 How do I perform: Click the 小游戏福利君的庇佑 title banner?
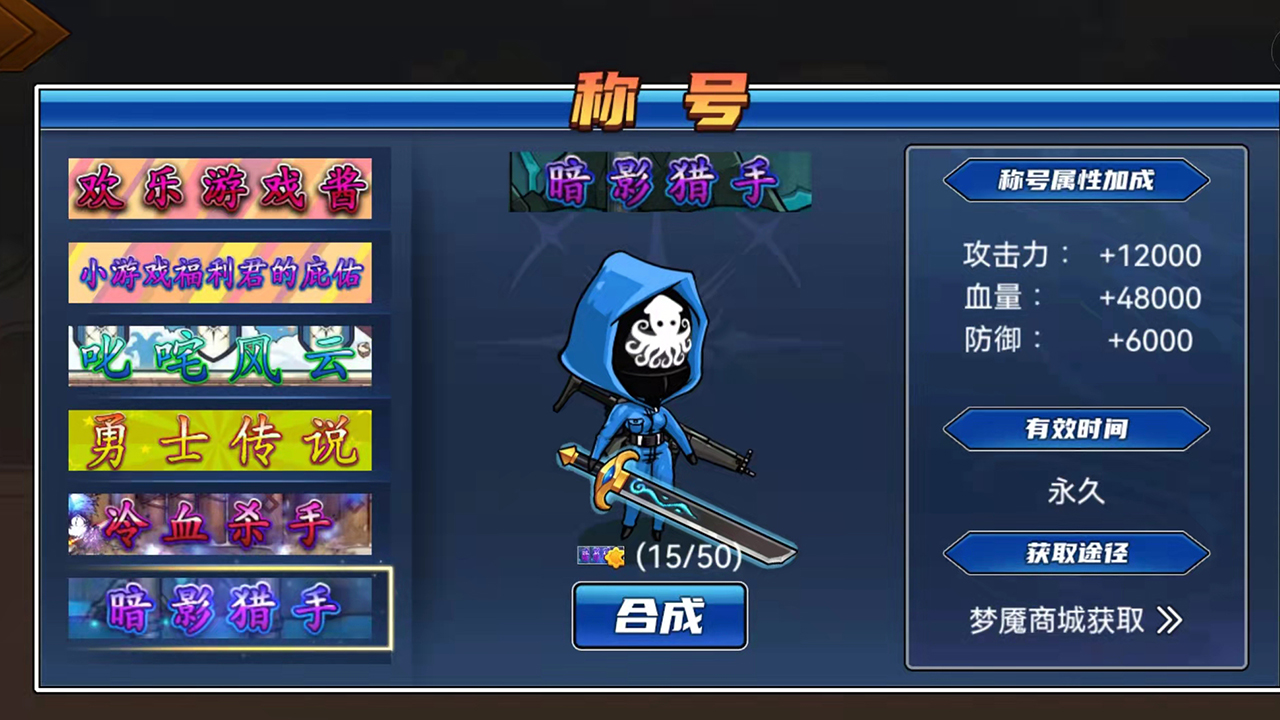point(220,272)
